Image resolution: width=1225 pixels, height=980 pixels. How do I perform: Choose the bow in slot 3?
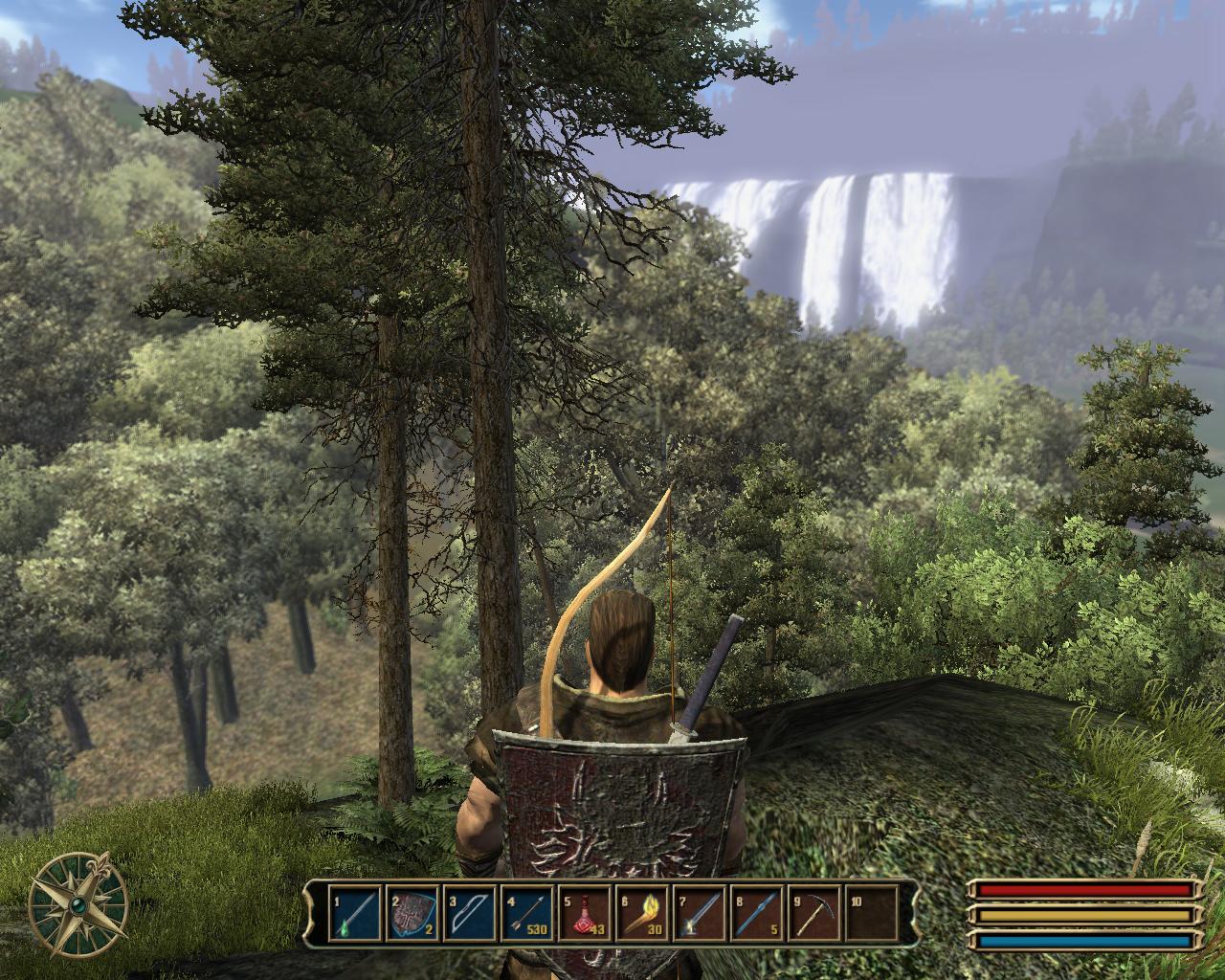470,913
